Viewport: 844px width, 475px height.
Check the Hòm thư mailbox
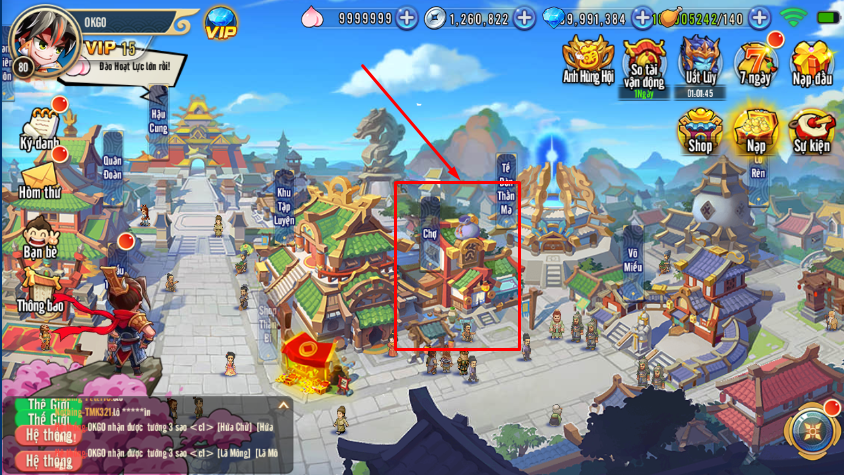pyautogui.click(x=41, y=180)
